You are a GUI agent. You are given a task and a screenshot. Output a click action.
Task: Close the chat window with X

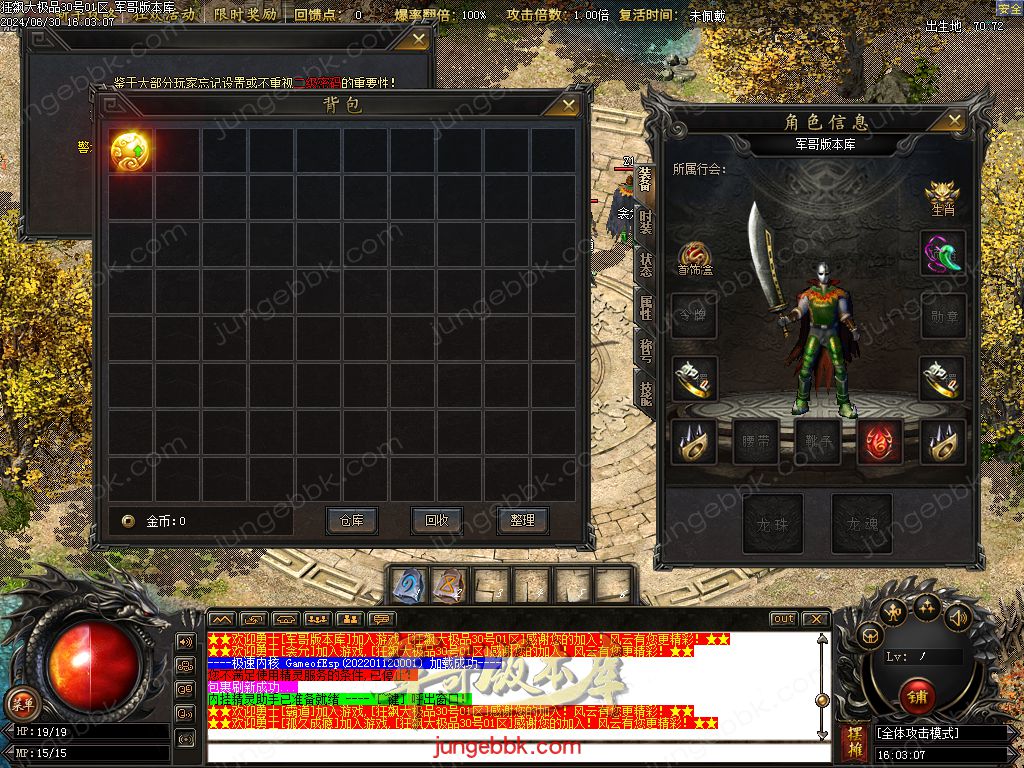[816, 619]
